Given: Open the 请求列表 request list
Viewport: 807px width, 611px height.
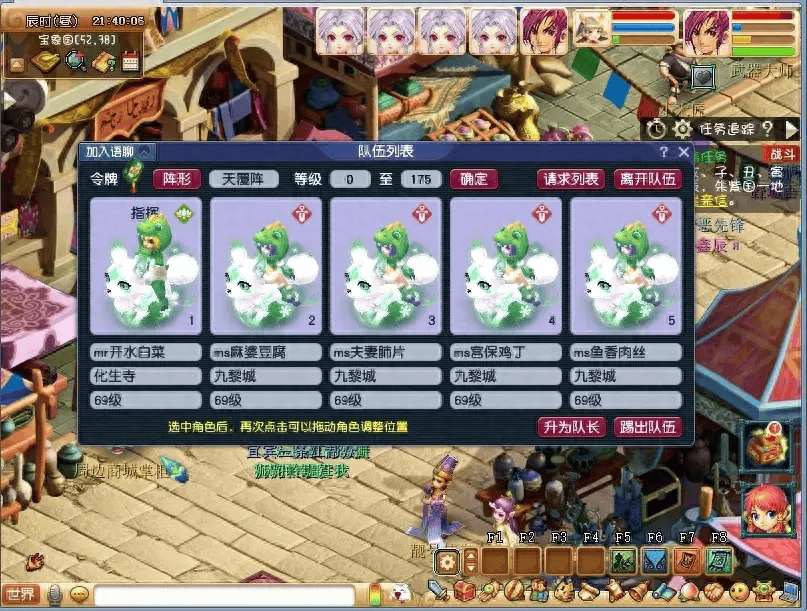Looking at the screenshot, I should click(571, 179).
